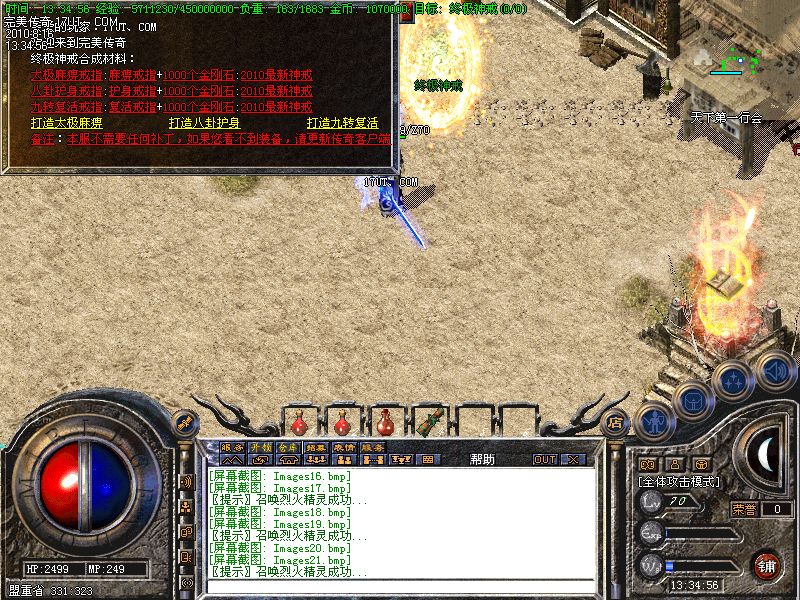The height and width of the screenshot is (600, 800).
Task: Open the skills sparkle round button
Action: [x=733, y=380]
